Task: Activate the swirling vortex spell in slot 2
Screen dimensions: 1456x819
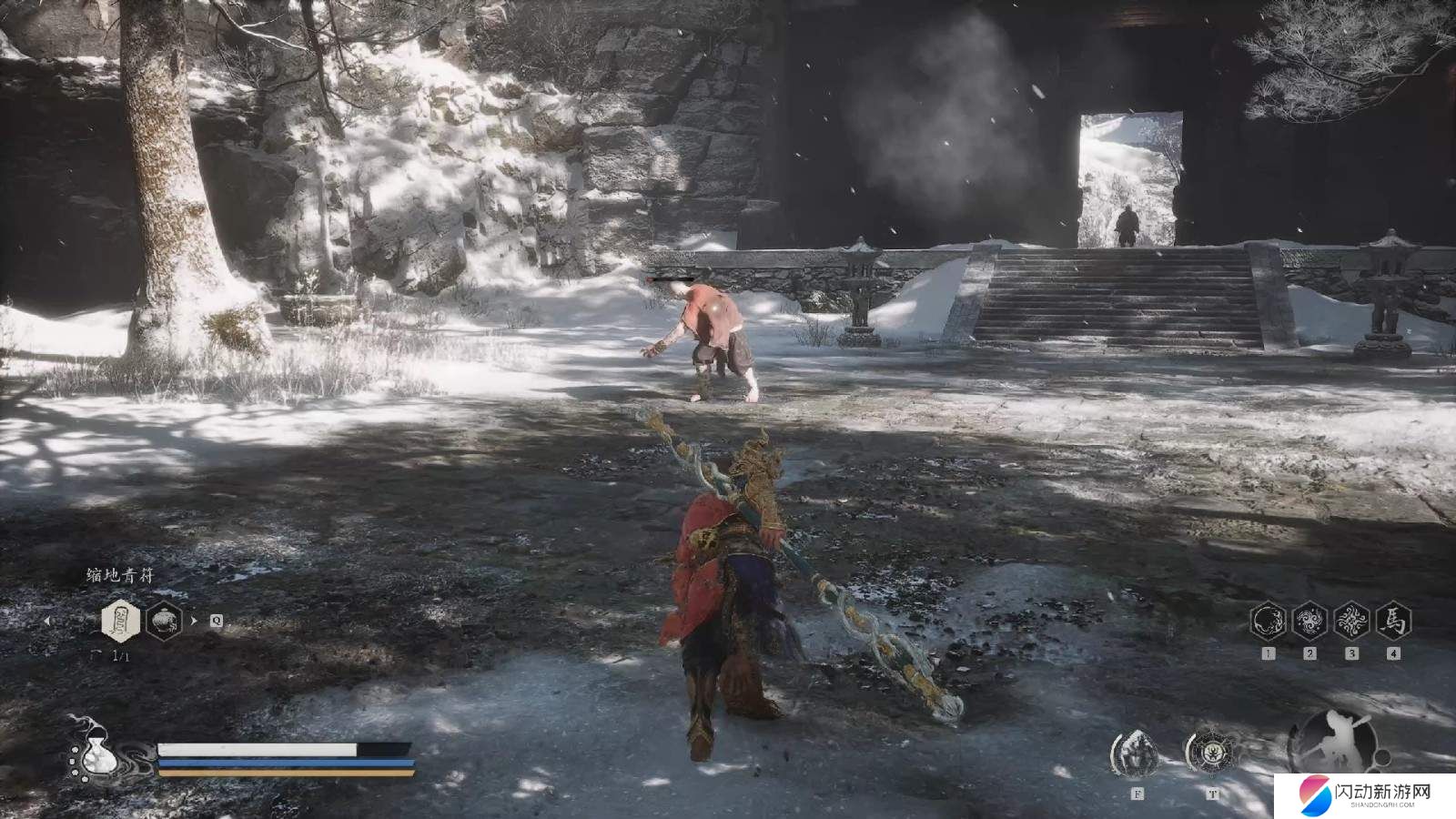Action: (1310, 622)
